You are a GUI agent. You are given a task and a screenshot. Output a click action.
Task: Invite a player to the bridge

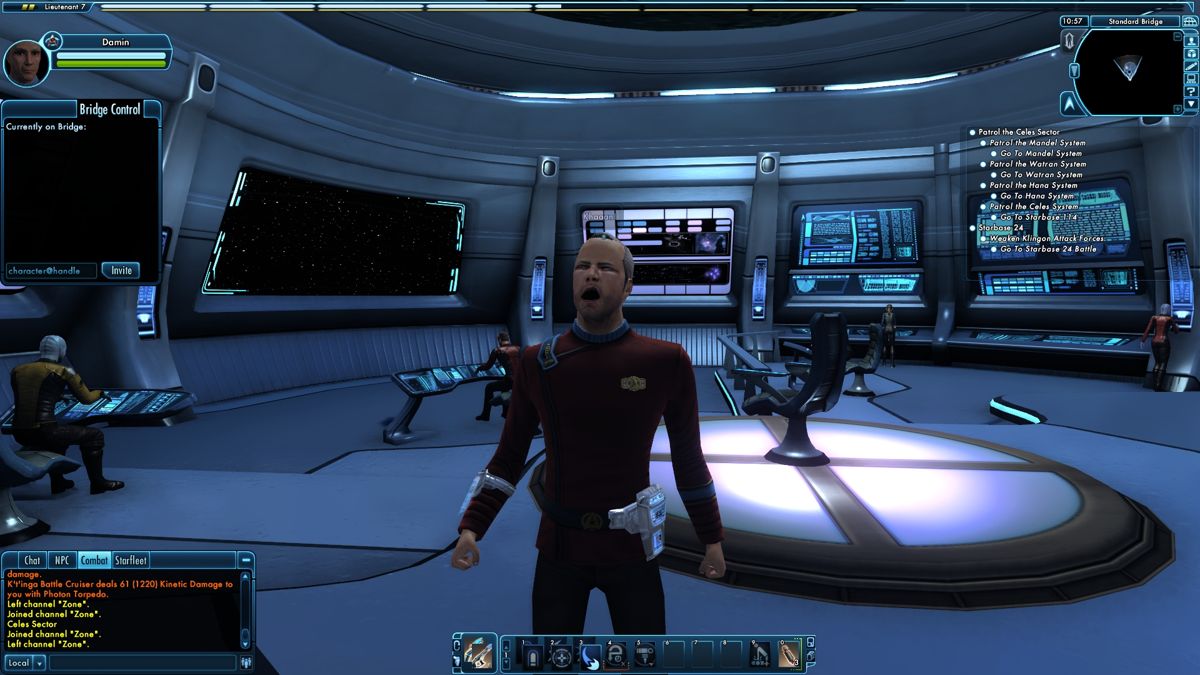[121, 270]
